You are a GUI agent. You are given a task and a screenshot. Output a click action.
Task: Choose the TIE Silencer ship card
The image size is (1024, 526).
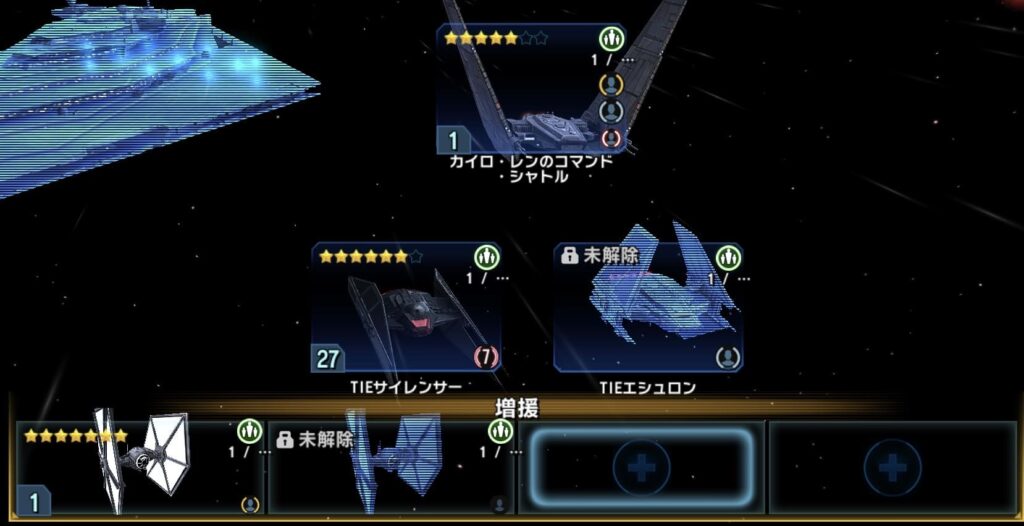406,307
